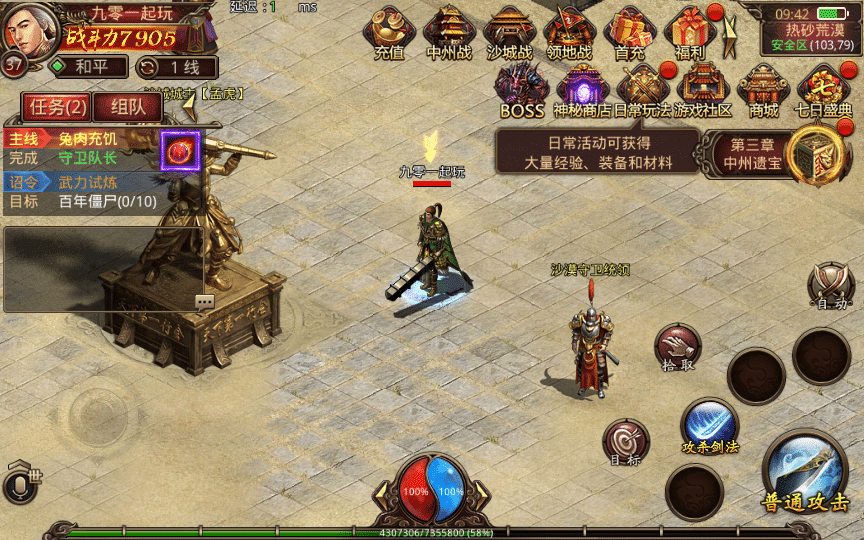
Task: Open the 日常玩法 daily activities icon
Action: [x=643, y=88]
